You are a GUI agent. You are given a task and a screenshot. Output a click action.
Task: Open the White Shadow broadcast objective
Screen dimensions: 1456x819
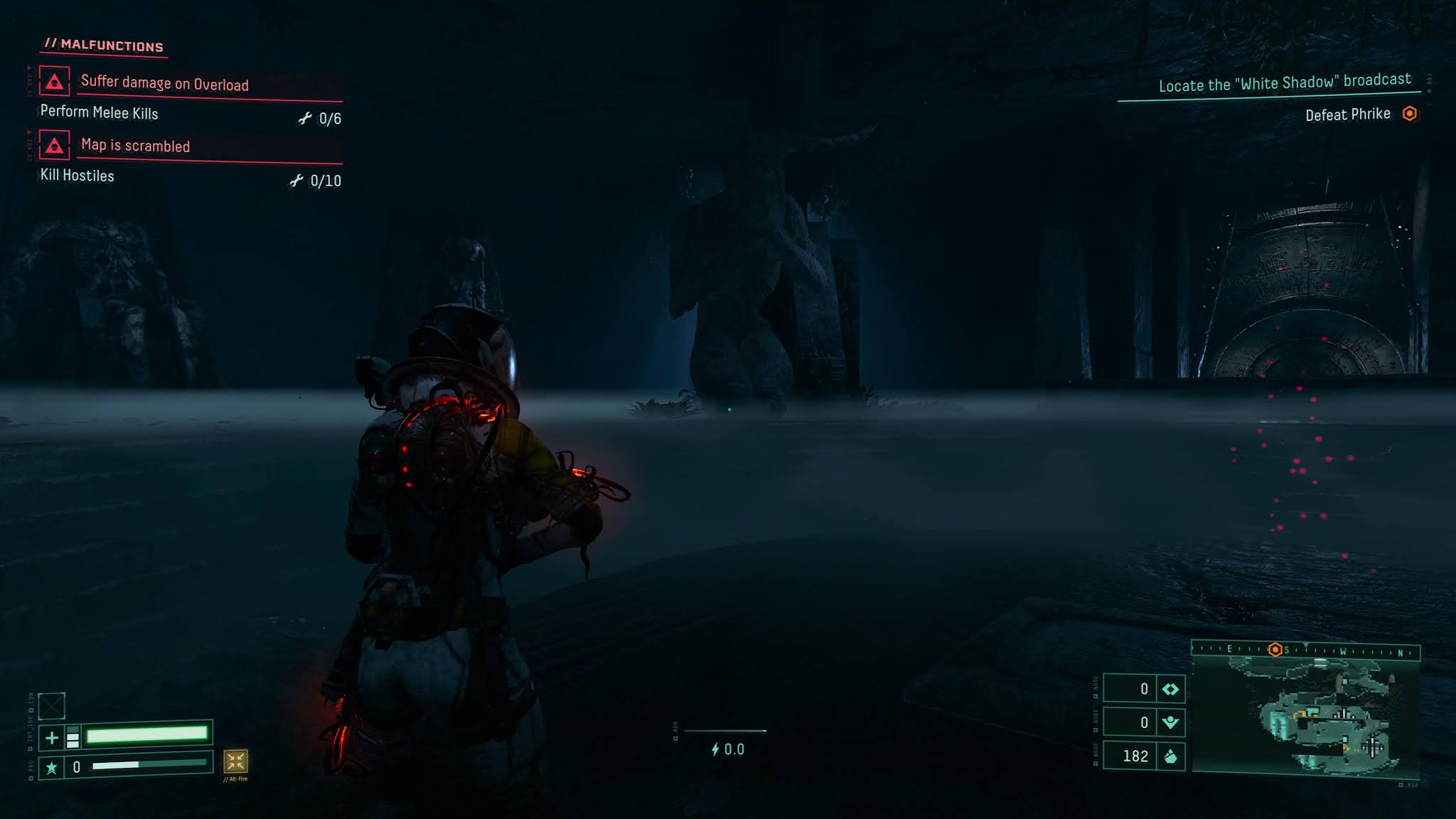coord(1284,83)
